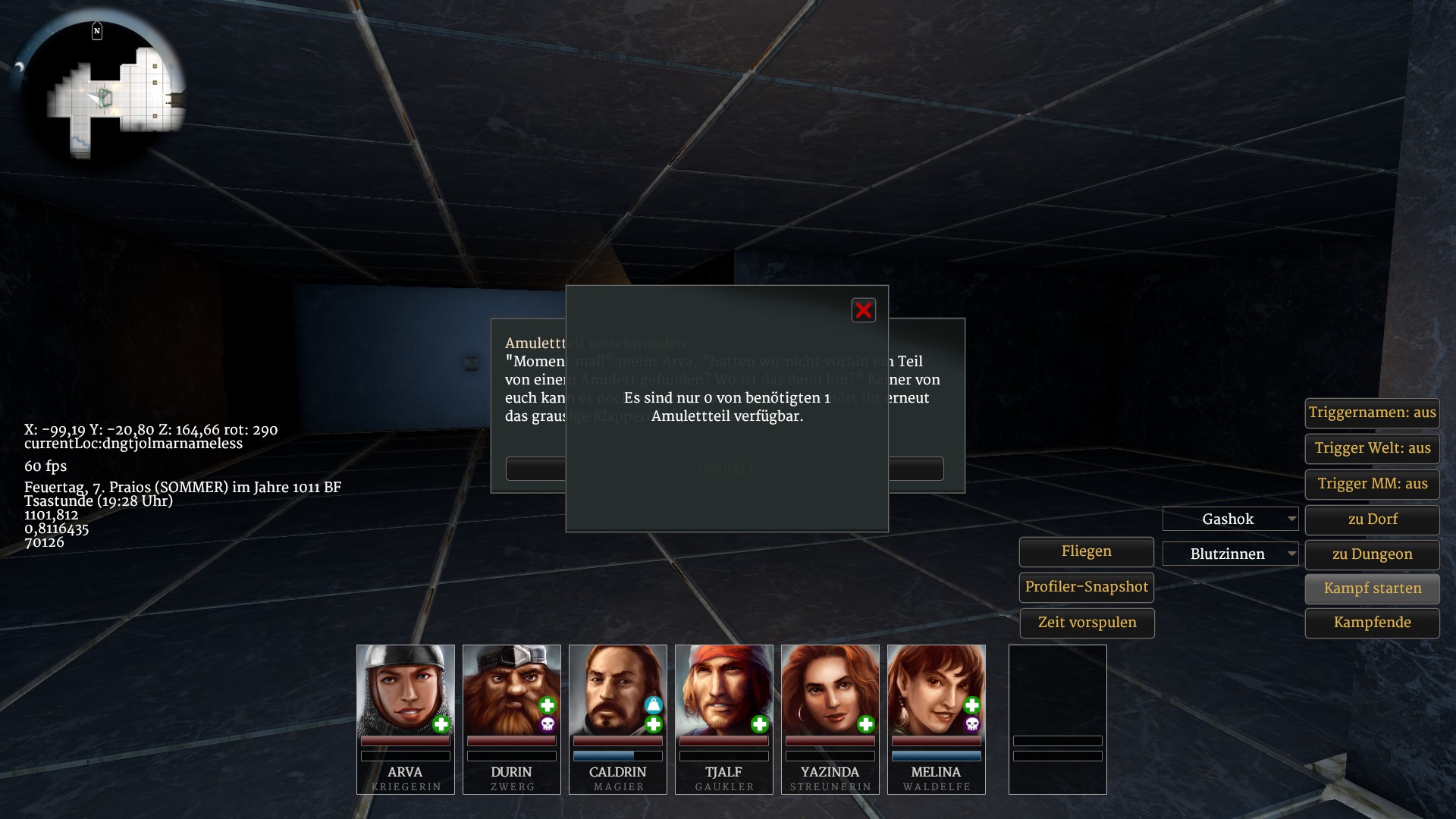This screenshot has width=1456, height=819.
Task: Toggle the Trigger Welt option
Action: pyautogui.click(x=1372, y=448)
